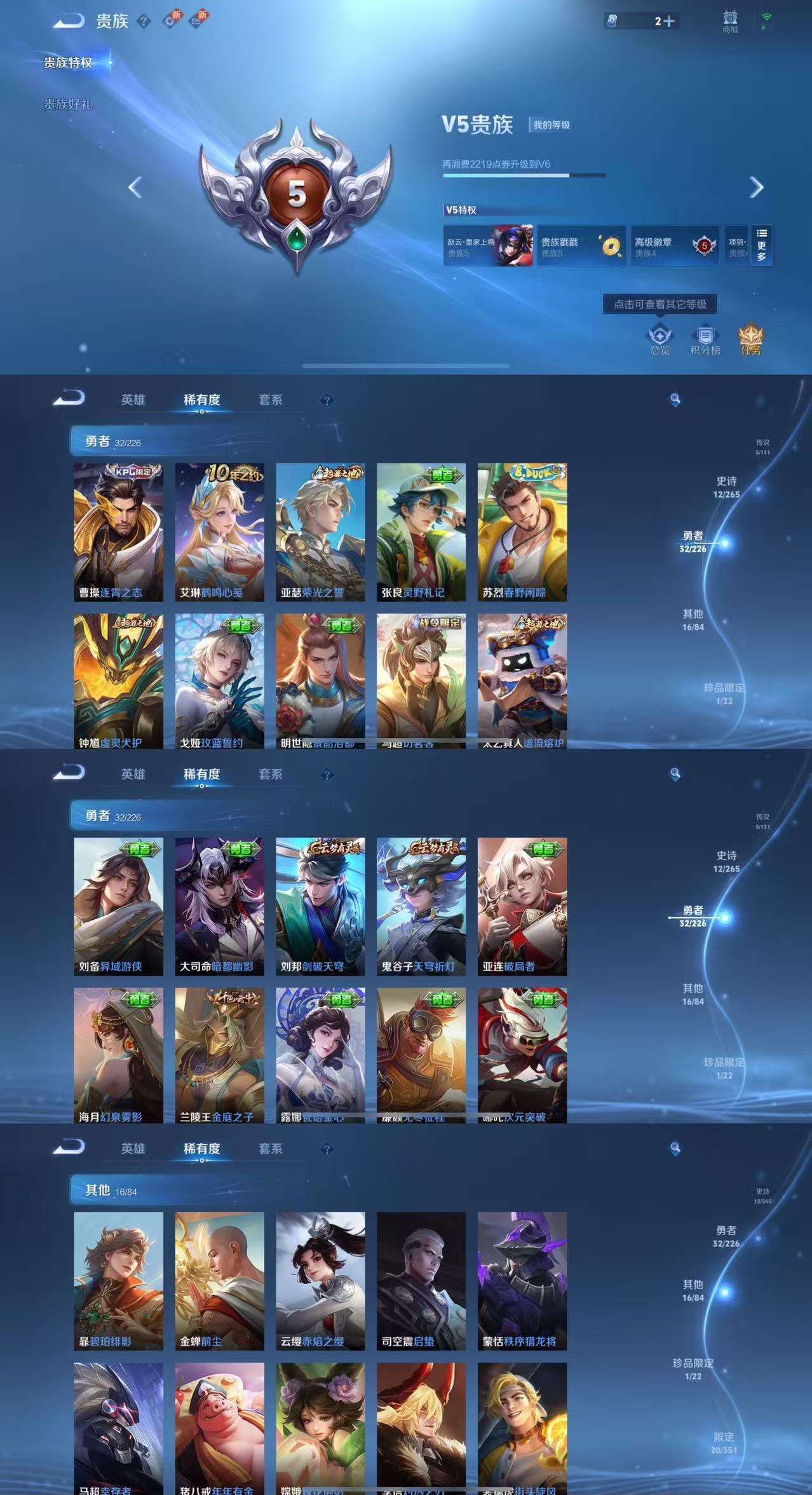Image resolution: width=812 pixels, height=1495 pixels.
Task: Select the 赵云·皇家上将 privilege card
Action: tap(488, 246)
